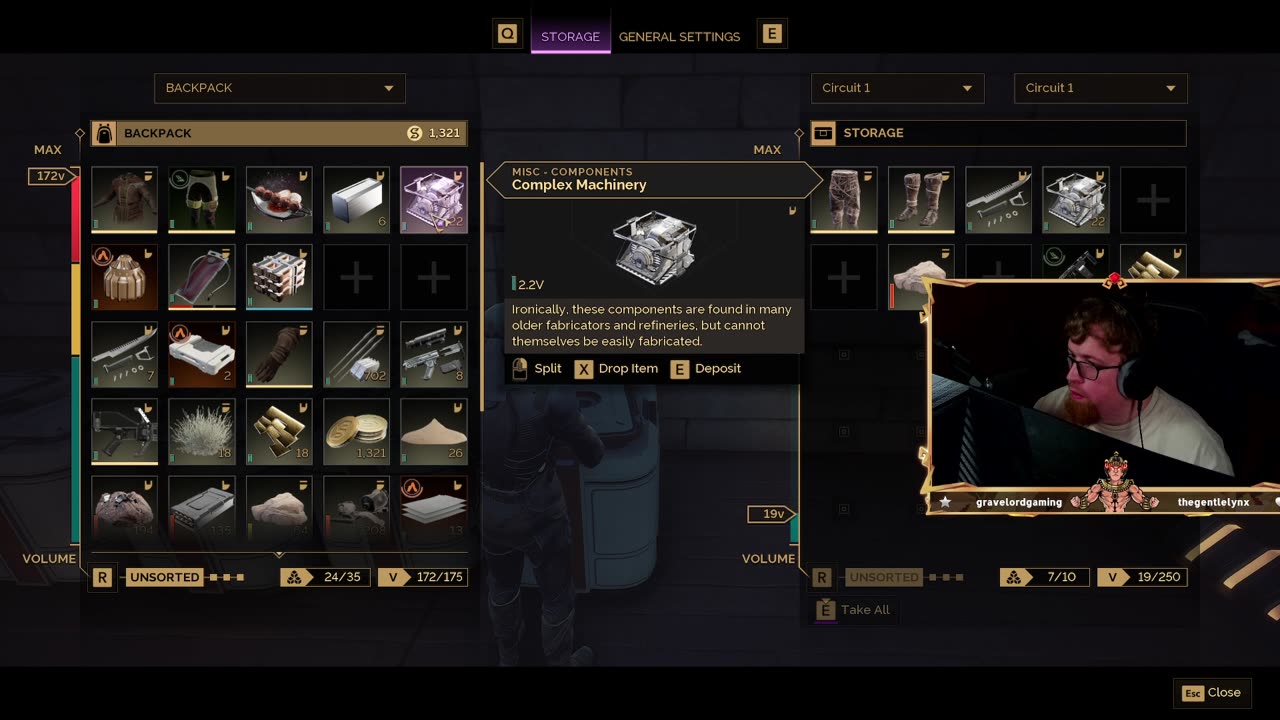The width and height of the screenshot is (1280, 720).
Task: Click the literjon water pouch slot
Action: (x=202, y=277)
